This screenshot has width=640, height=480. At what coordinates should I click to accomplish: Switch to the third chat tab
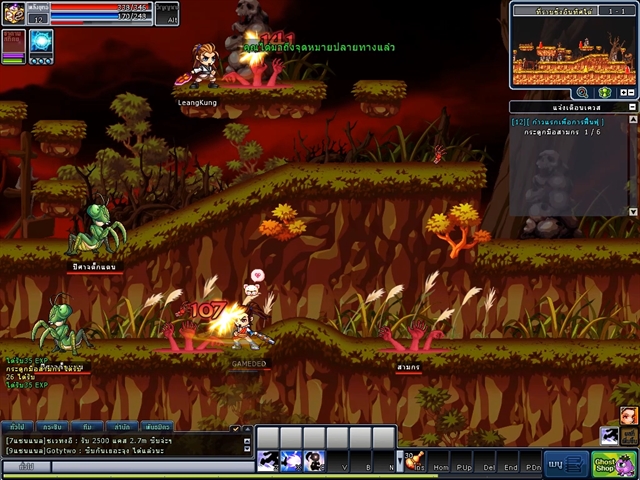[87, 427]
